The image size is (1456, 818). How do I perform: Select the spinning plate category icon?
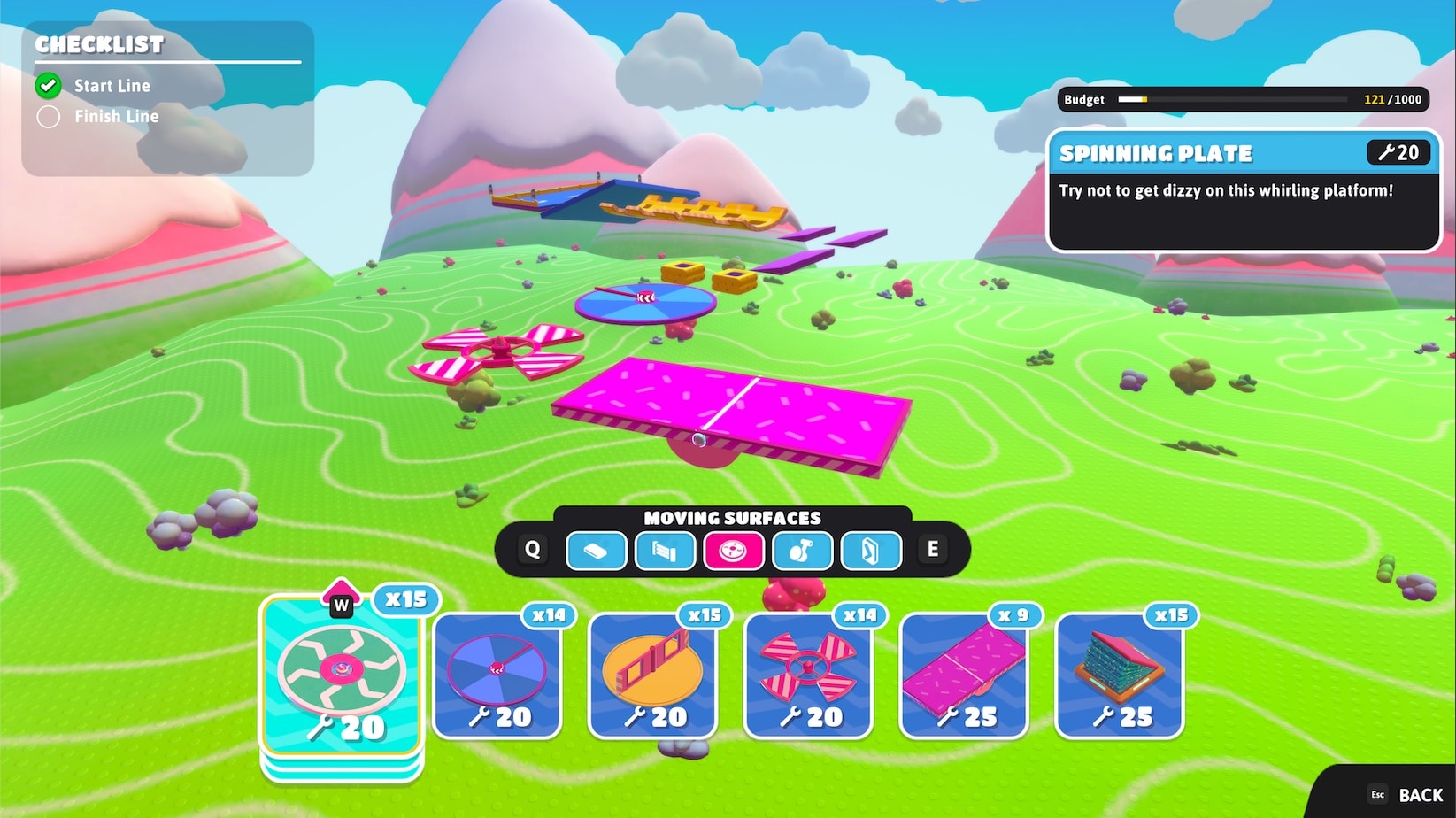(x=733, y=551)
